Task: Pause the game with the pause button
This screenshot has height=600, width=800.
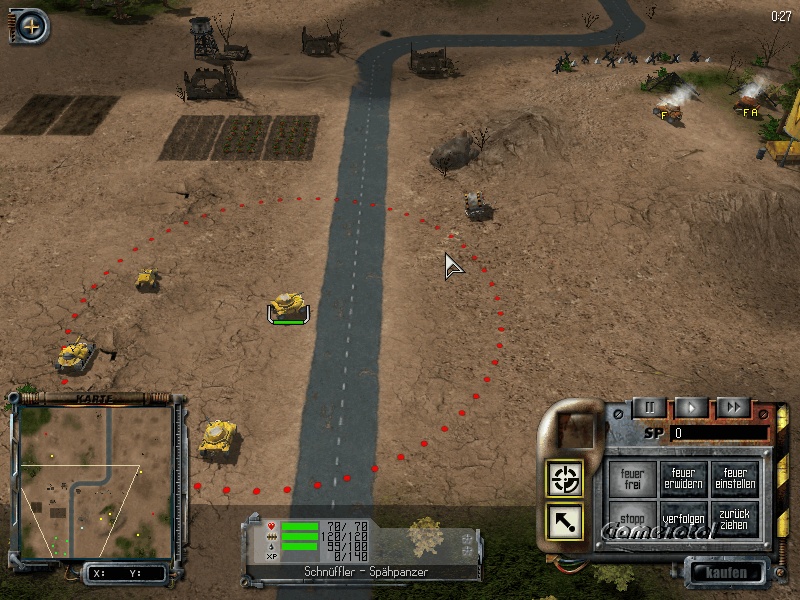Action: coord(649,407)
